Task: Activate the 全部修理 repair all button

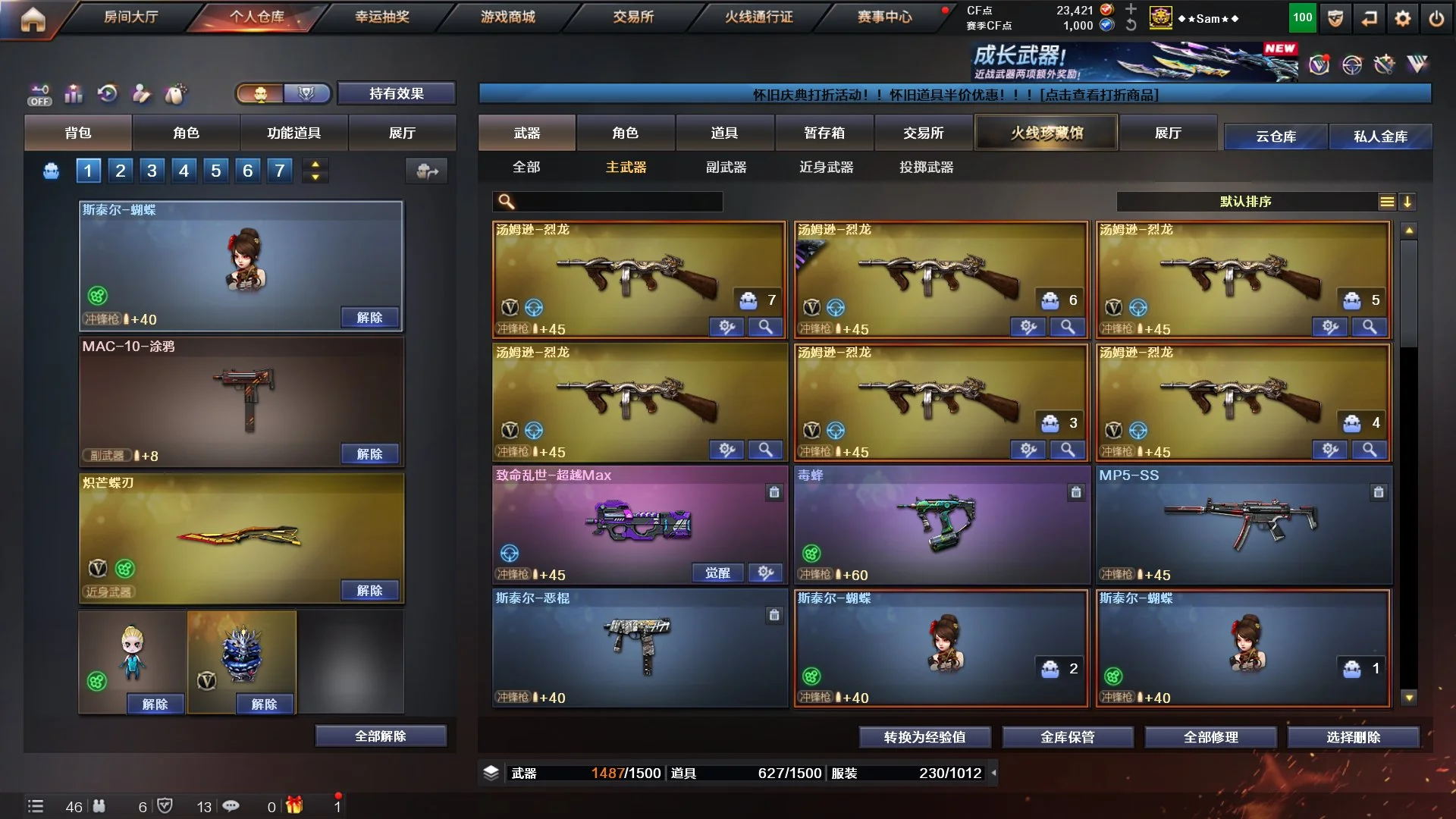Action: pos(1210,736)
